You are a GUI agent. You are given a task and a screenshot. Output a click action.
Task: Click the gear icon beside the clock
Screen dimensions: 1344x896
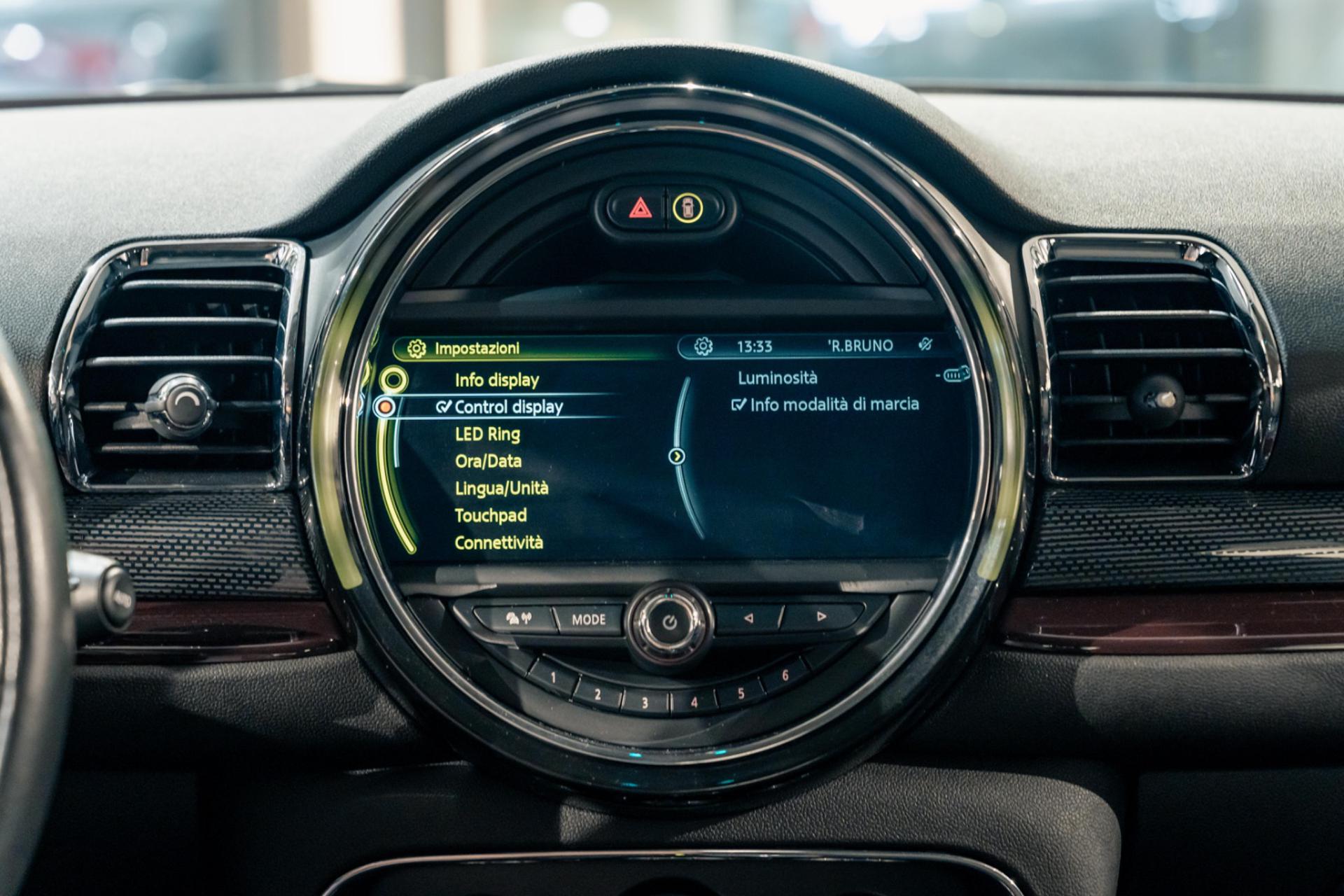click(703, 346)
